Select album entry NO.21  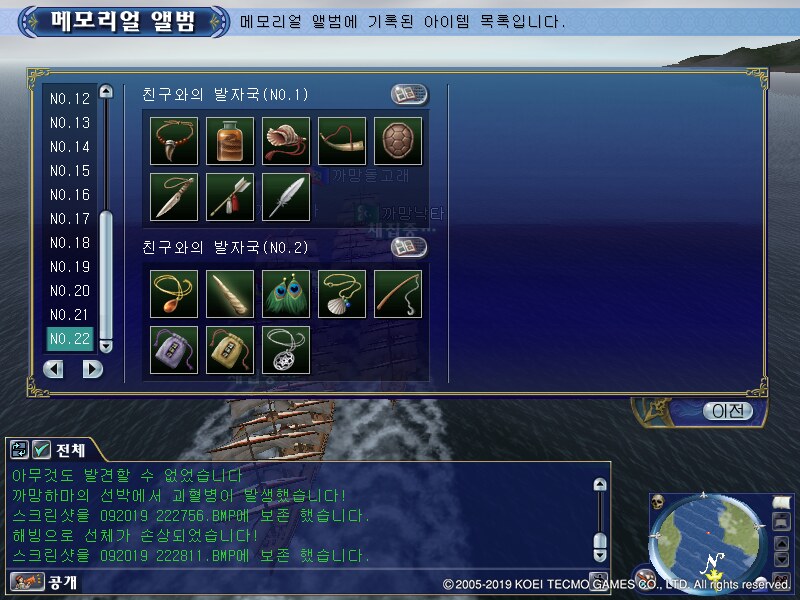70,315
